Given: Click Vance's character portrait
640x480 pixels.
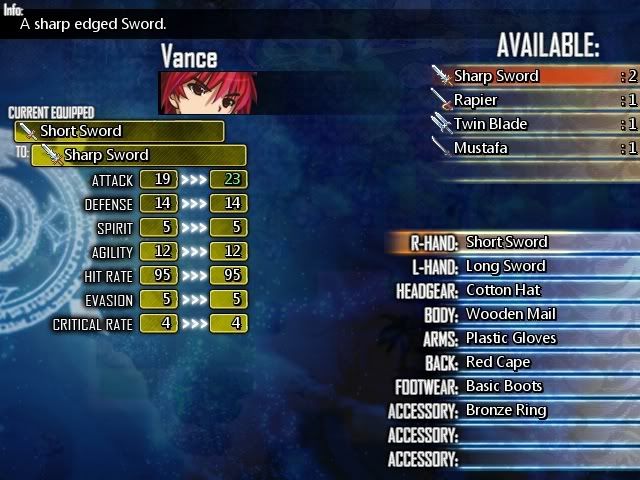Looking at the screenshot, I should coord(202,92).
